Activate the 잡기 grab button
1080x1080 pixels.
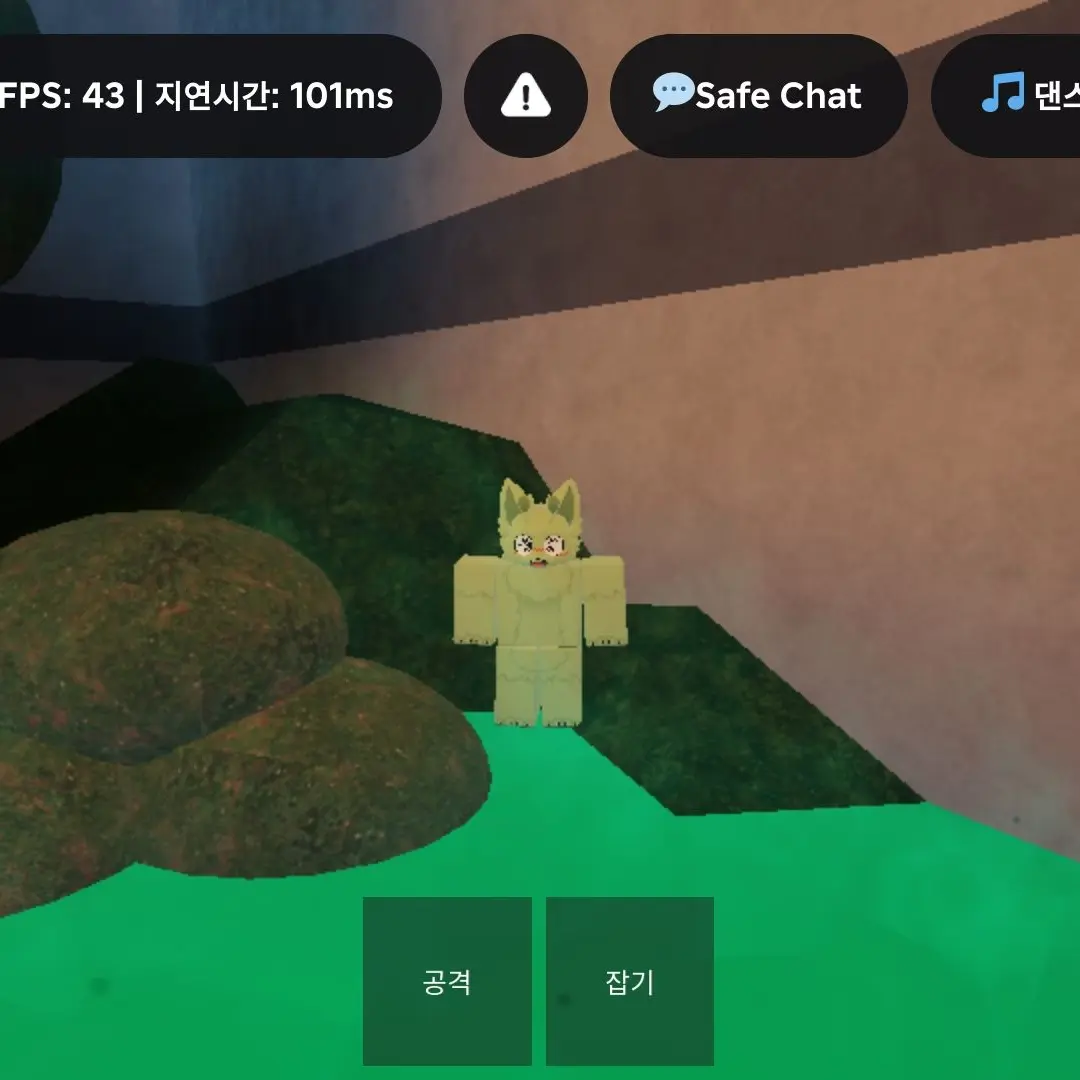coord(630,981)
